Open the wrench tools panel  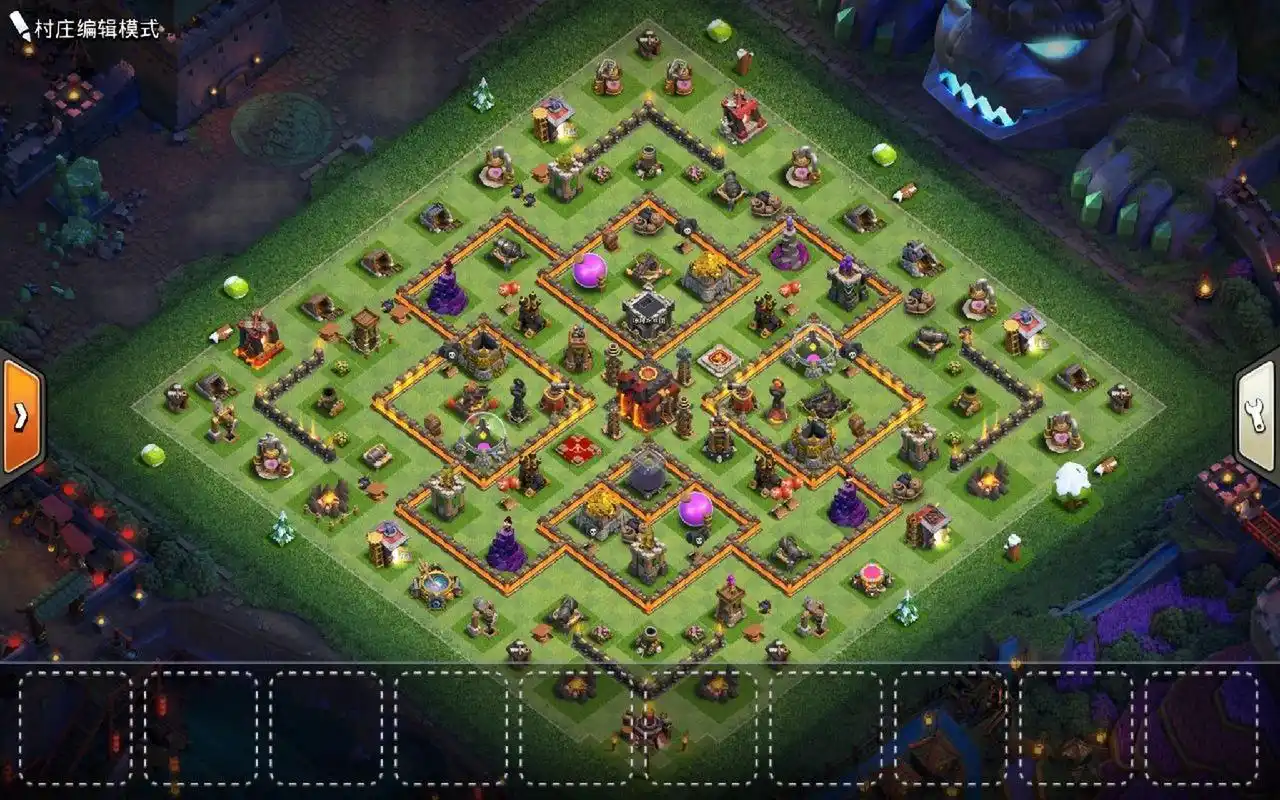coord(1259,413)
